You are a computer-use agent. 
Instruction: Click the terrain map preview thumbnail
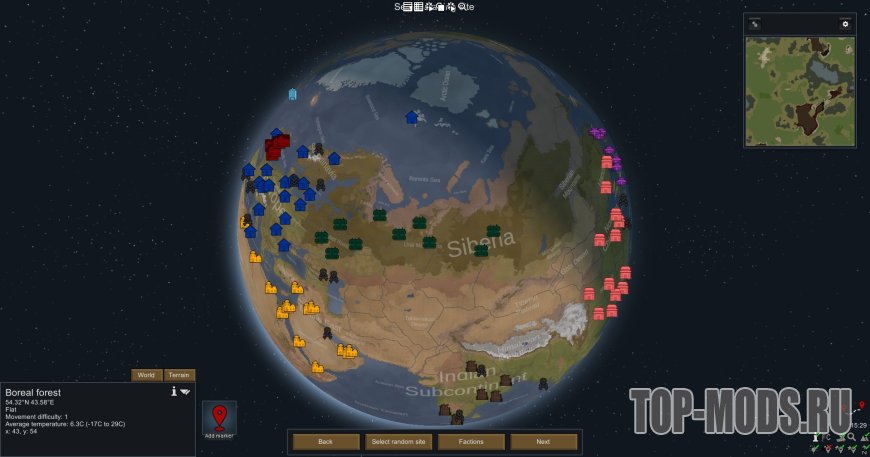coord(799,91)
